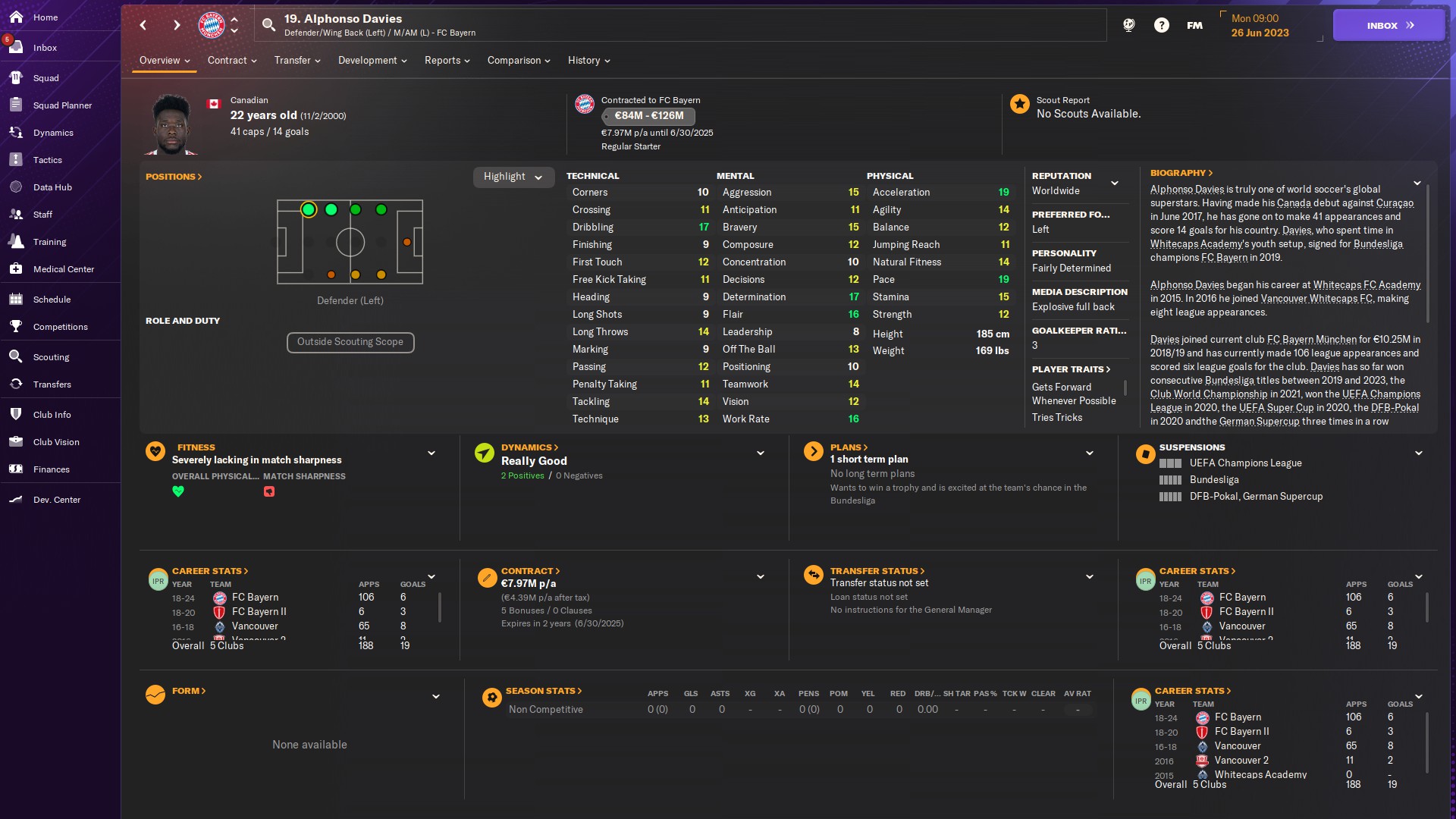Open the 2 Positives dynamics link
The image size is (1456, 819).
pos(522,475)
